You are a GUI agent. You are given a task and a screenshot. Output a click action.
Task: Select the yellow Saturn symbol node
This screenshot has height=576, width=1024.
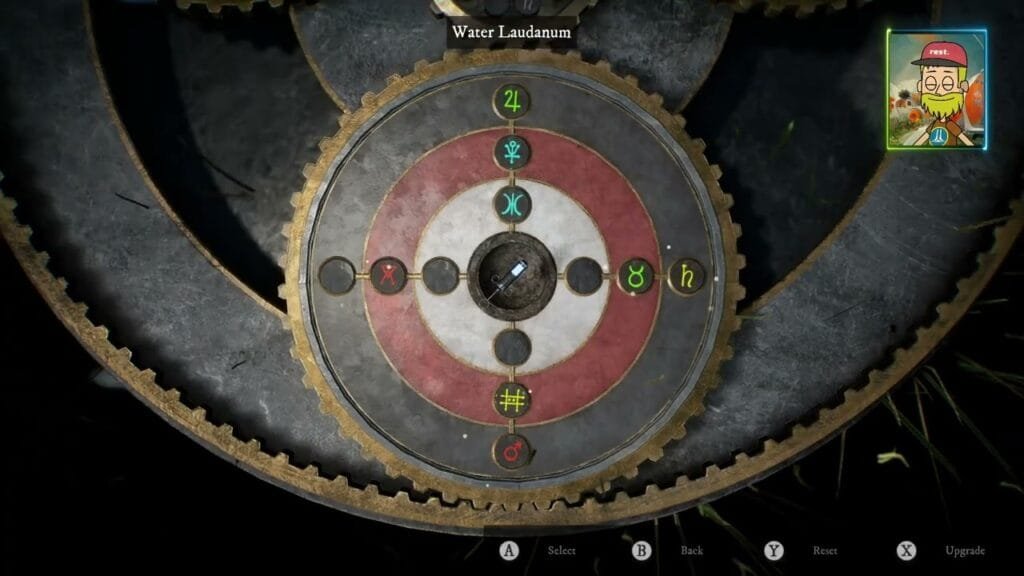686,275
